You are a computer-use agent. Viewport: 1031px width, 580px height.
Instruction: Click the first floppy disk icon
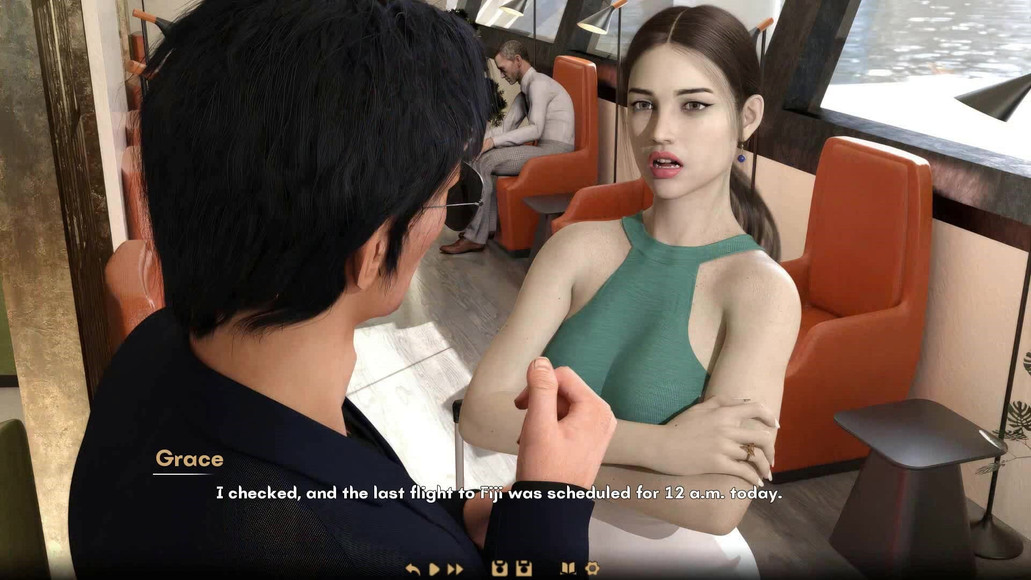tap(500, 569)
